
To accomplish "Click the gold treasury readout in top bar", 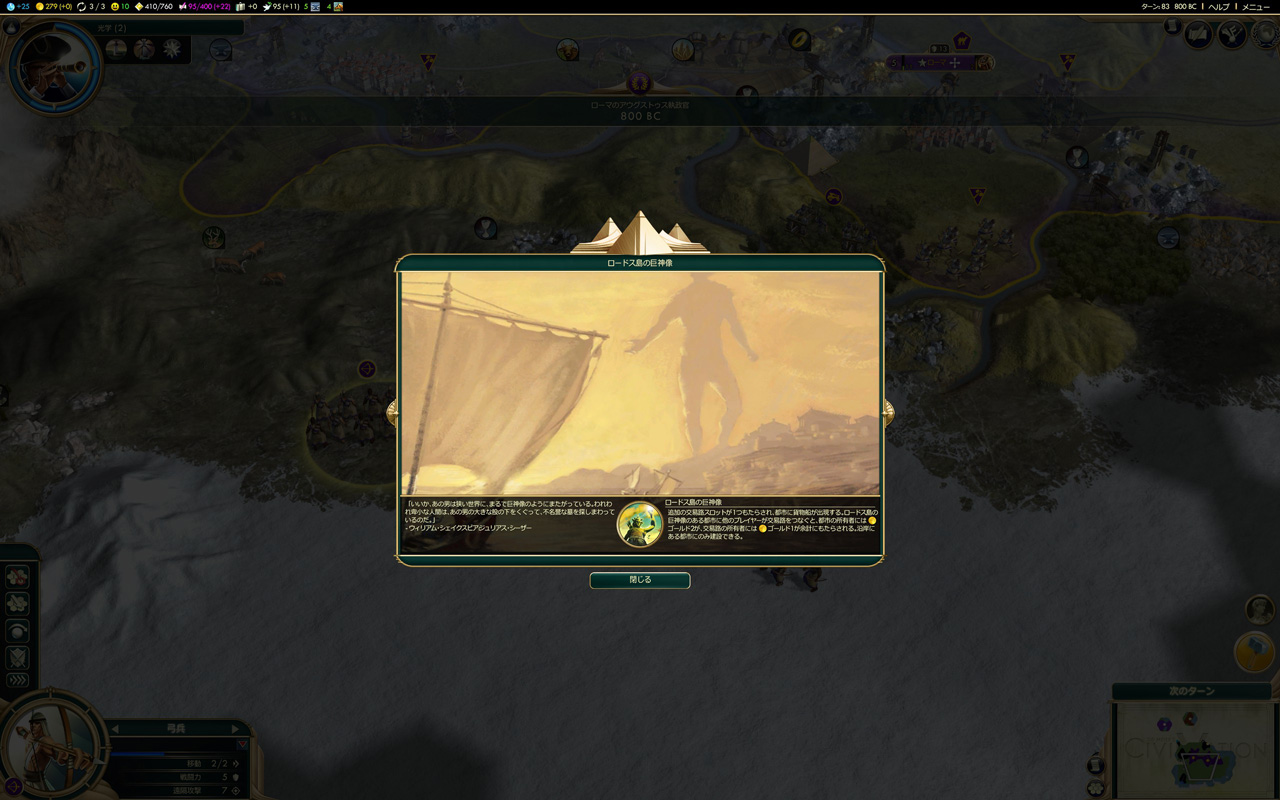I will point(53,7).
